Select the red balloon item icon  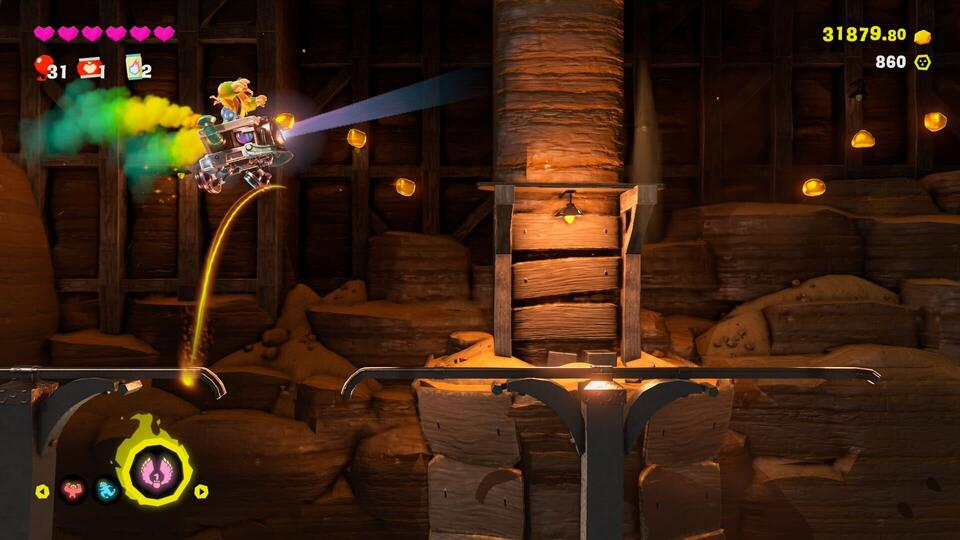[42, 67]
